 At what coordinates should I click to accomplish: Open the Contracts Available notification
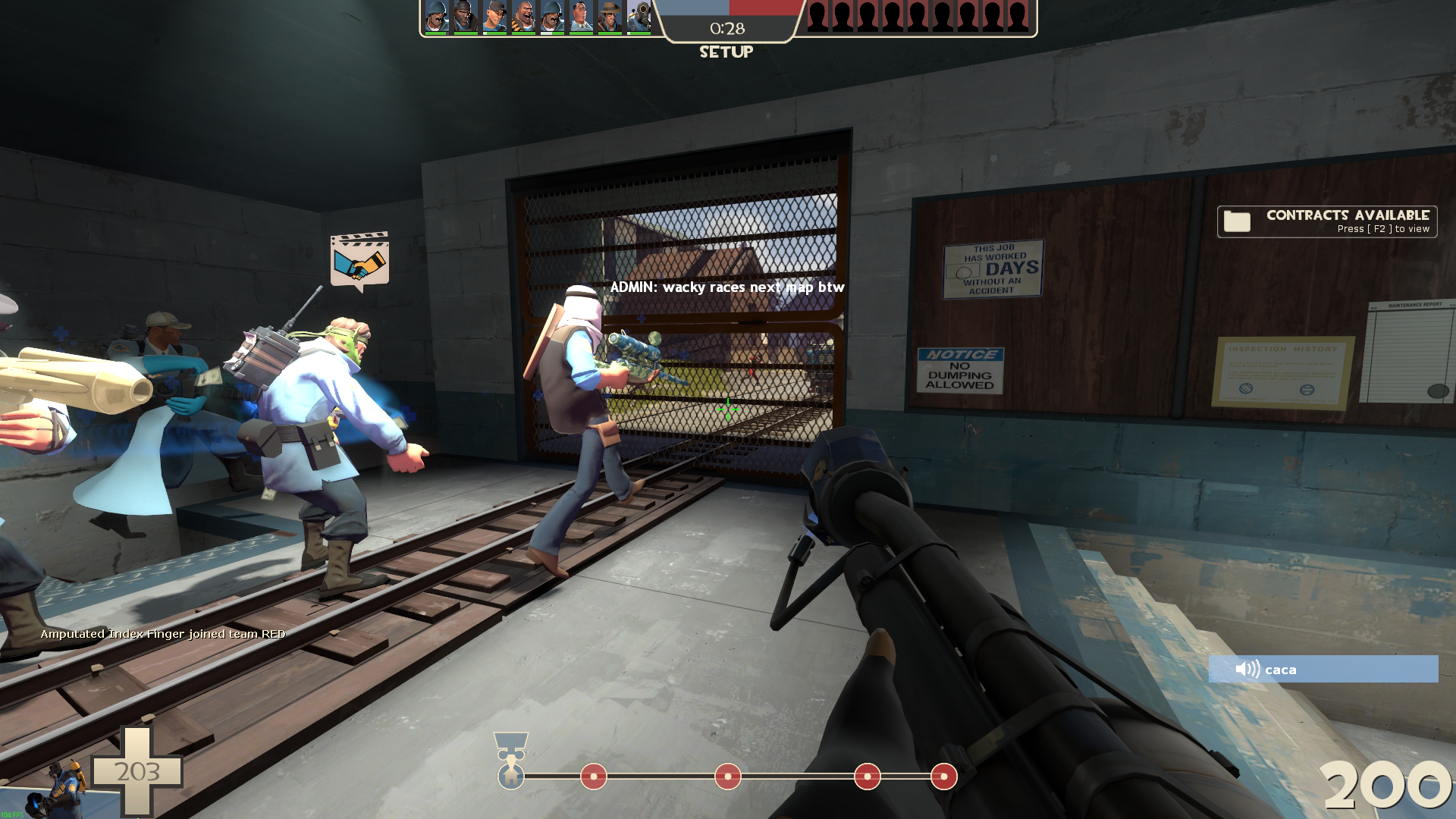(1327, 221)
